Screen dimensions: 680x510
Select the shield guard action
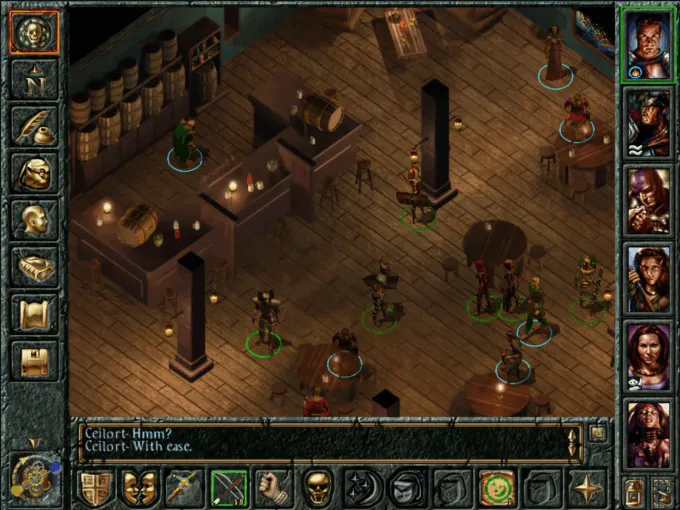[x=95, y=488]
